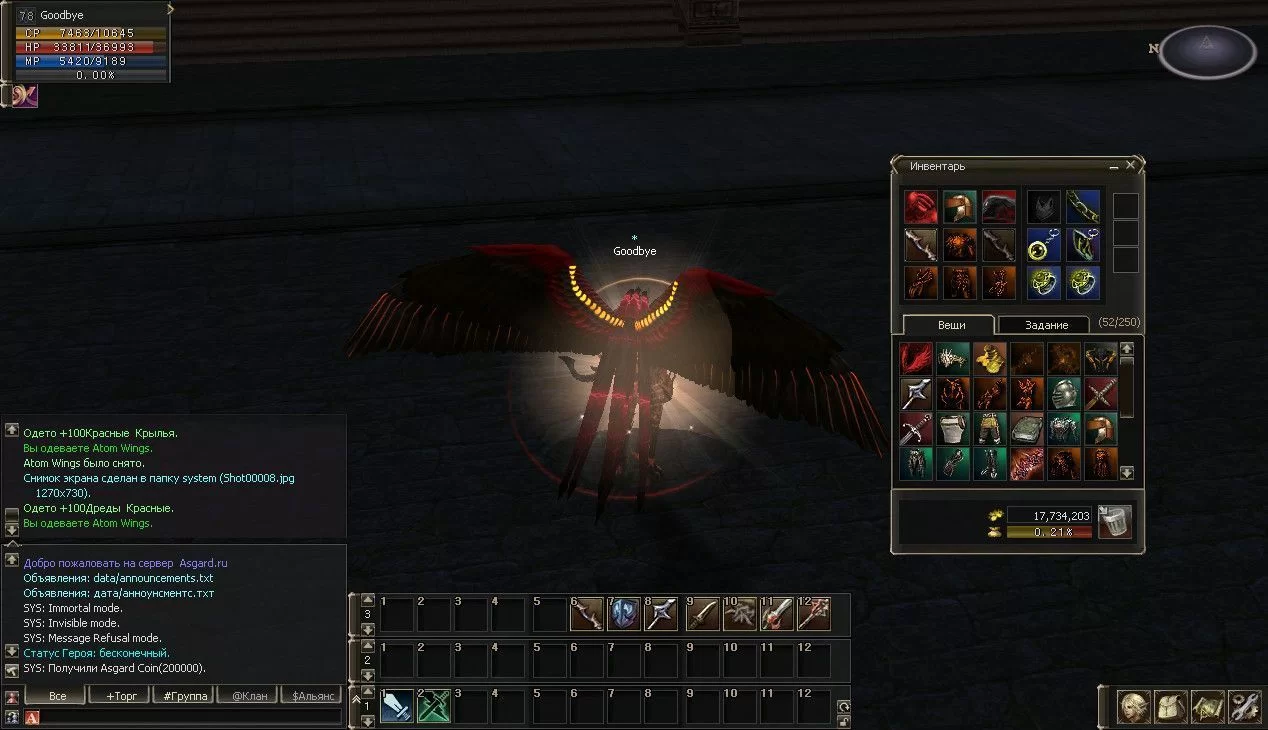Open the backpack inventory menu icon
This screenshot has width=1268, height=730.
(1170, 707)
